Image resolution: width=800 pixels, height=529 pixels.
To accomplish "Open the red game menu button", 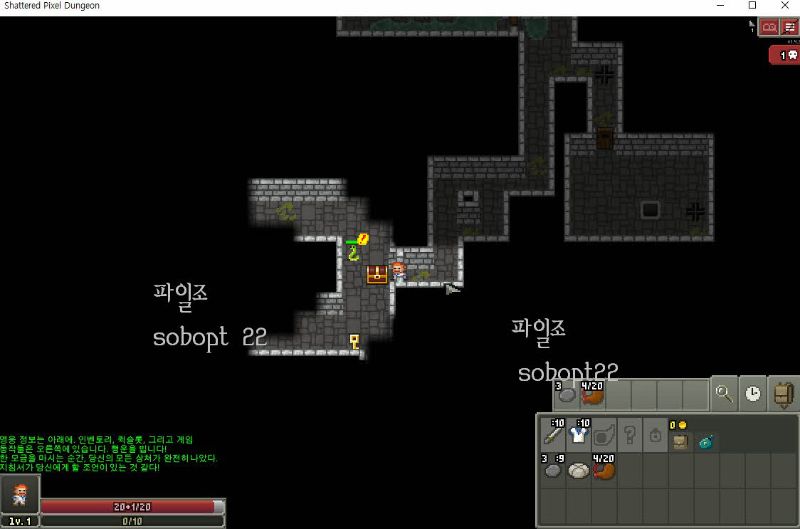I will pyautogui.click(x=790, y=27).
